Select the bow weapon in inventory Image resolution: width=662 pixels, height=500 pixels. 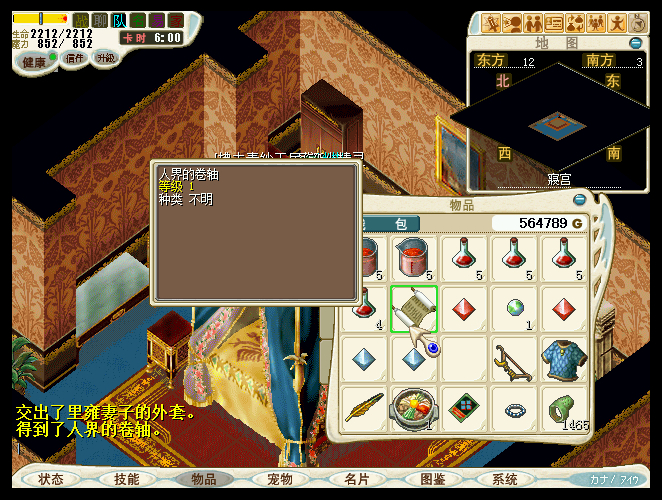click(x=514, y=358)
